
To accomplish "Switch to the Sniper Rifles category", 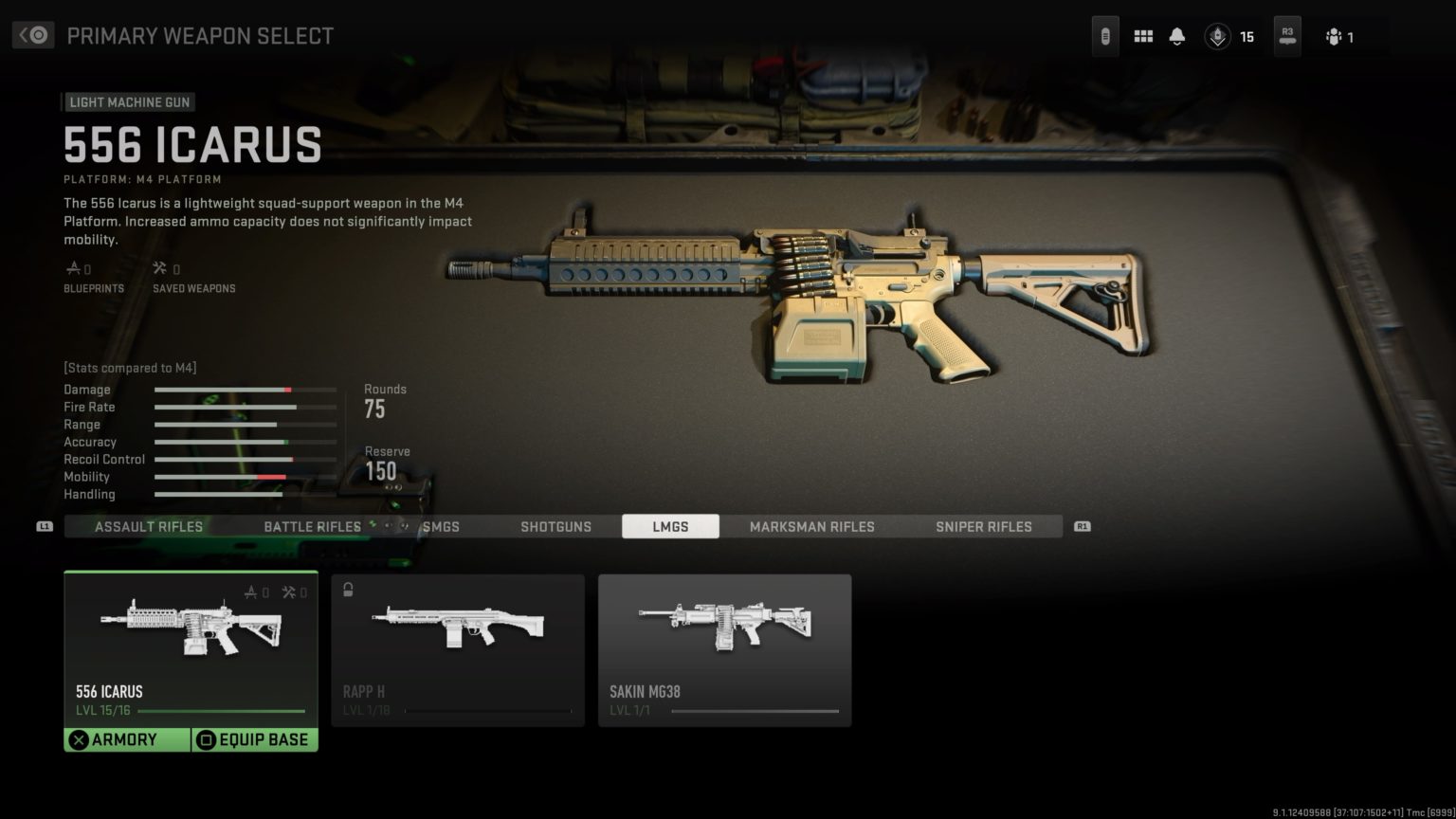I will coord(983,526).
